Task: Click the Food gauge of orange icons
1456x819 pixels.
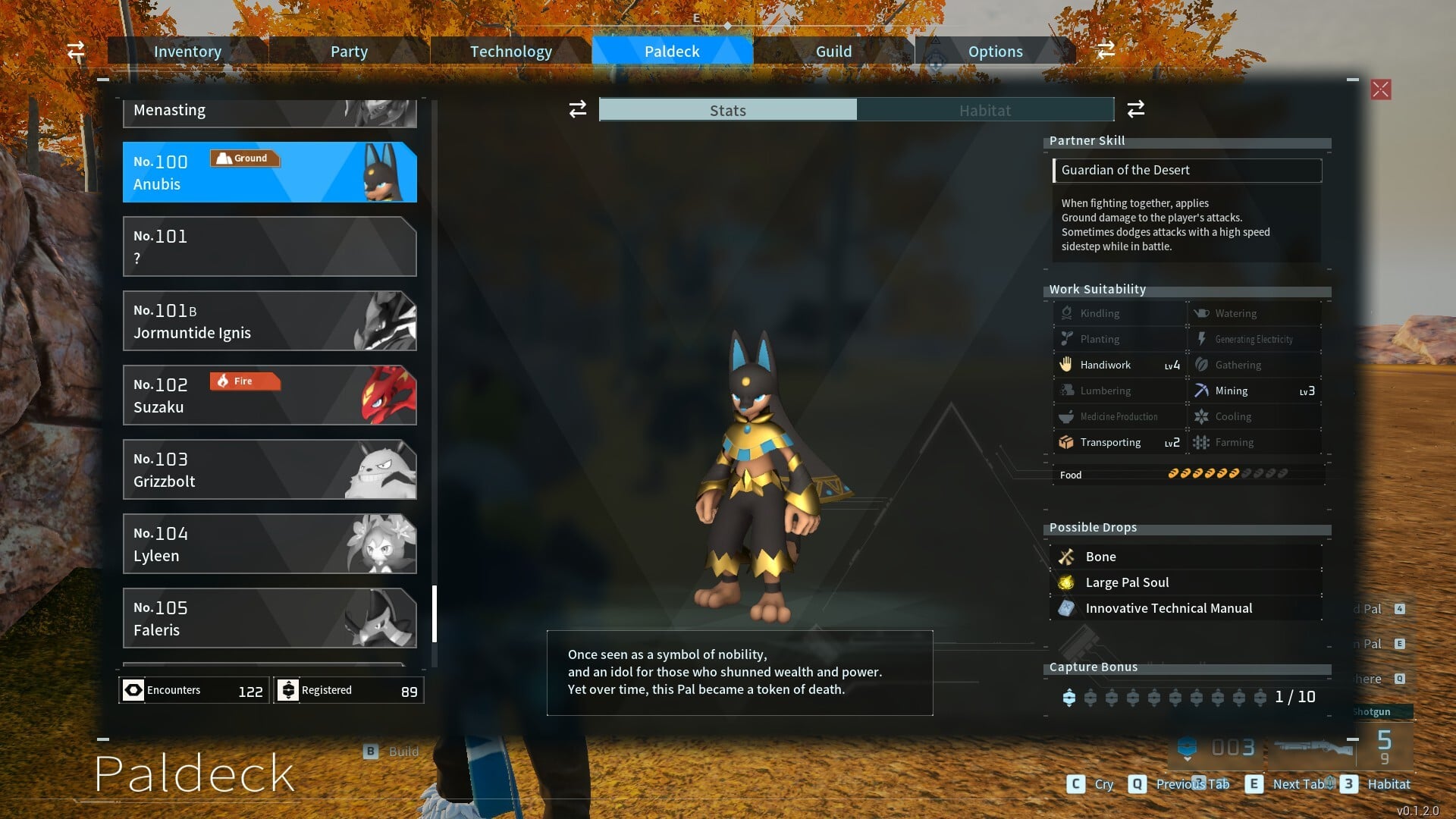Action: [1206, 474]
